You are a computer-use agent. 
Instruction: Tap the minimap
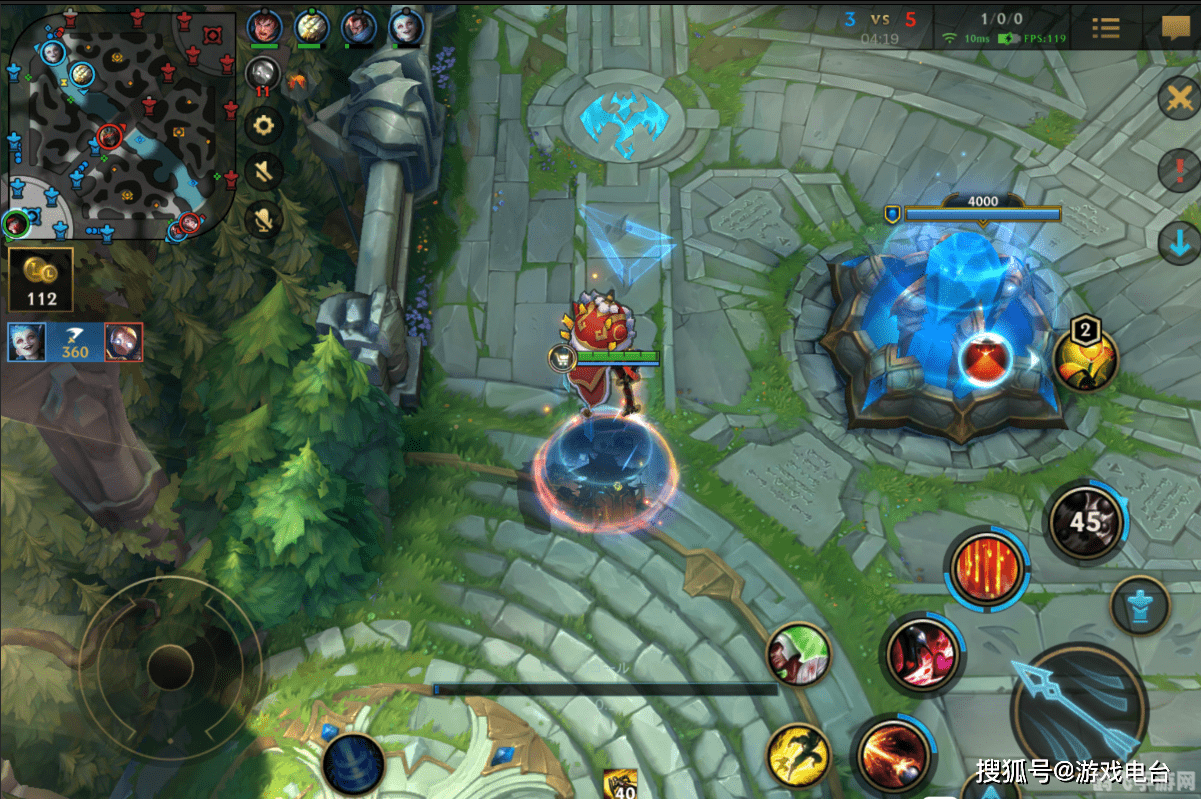pos(122,125)
